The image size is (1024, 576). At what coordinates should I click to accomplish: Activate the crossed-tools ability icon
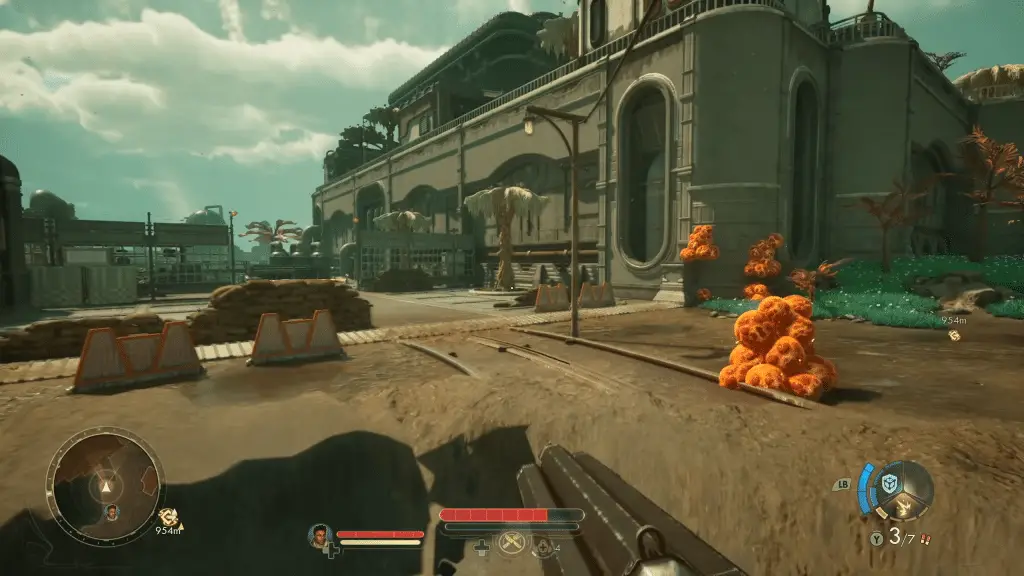coord(513,543)
